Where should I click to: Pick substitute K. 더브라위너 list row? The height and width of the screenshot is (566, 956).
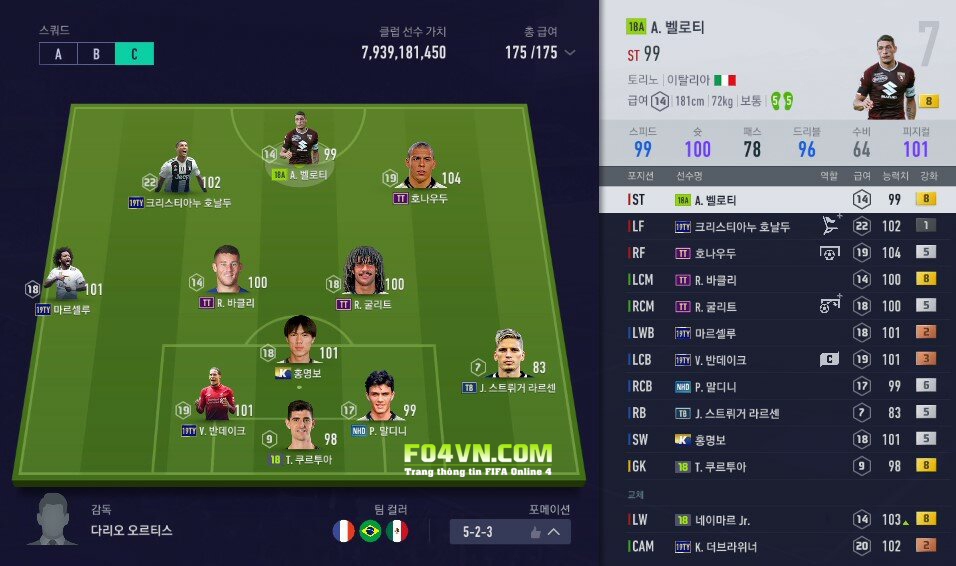pyautogui.click(x=777, y=546)
